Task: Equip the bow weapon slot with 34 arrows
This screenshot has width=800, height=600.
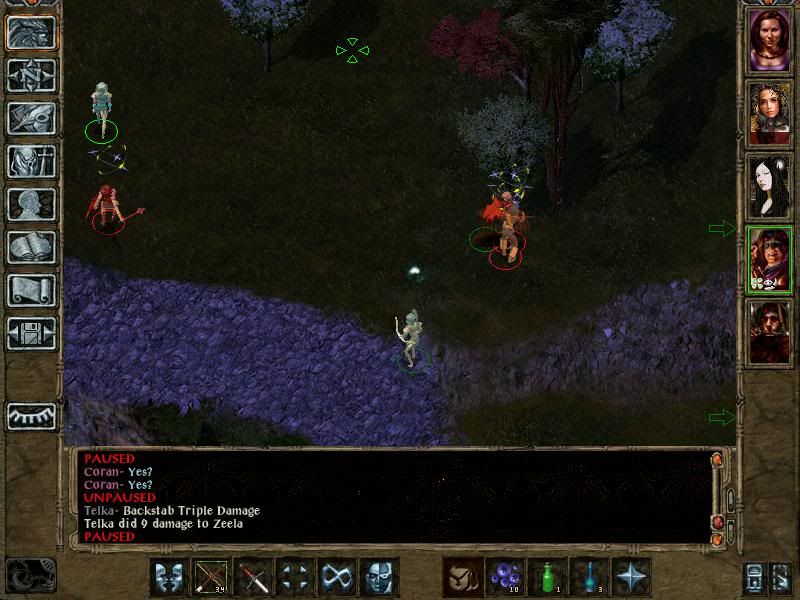Action: point(211,577)
